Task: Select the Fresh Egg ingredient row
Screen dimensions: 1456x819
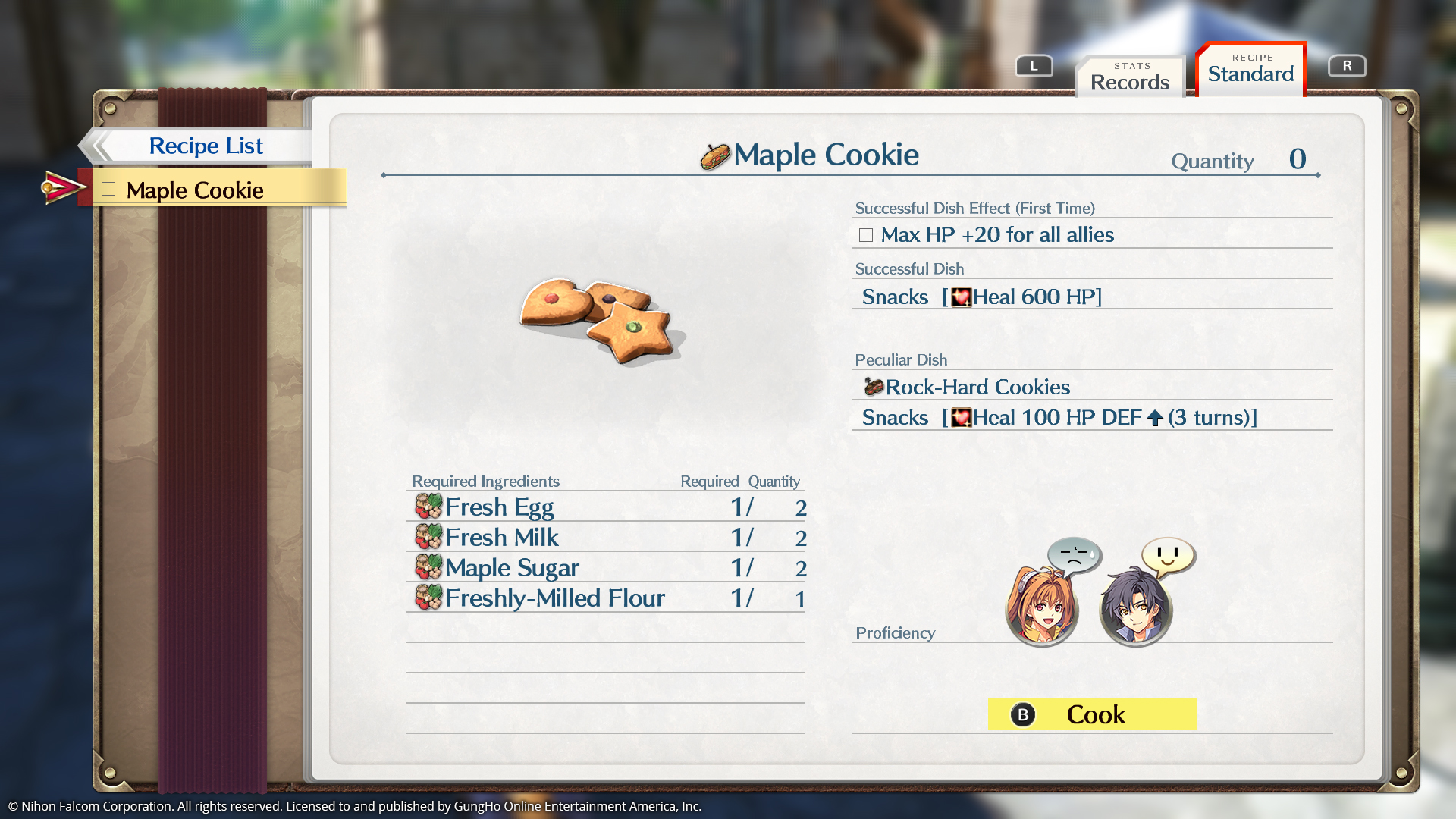Action: coord(605,507)
